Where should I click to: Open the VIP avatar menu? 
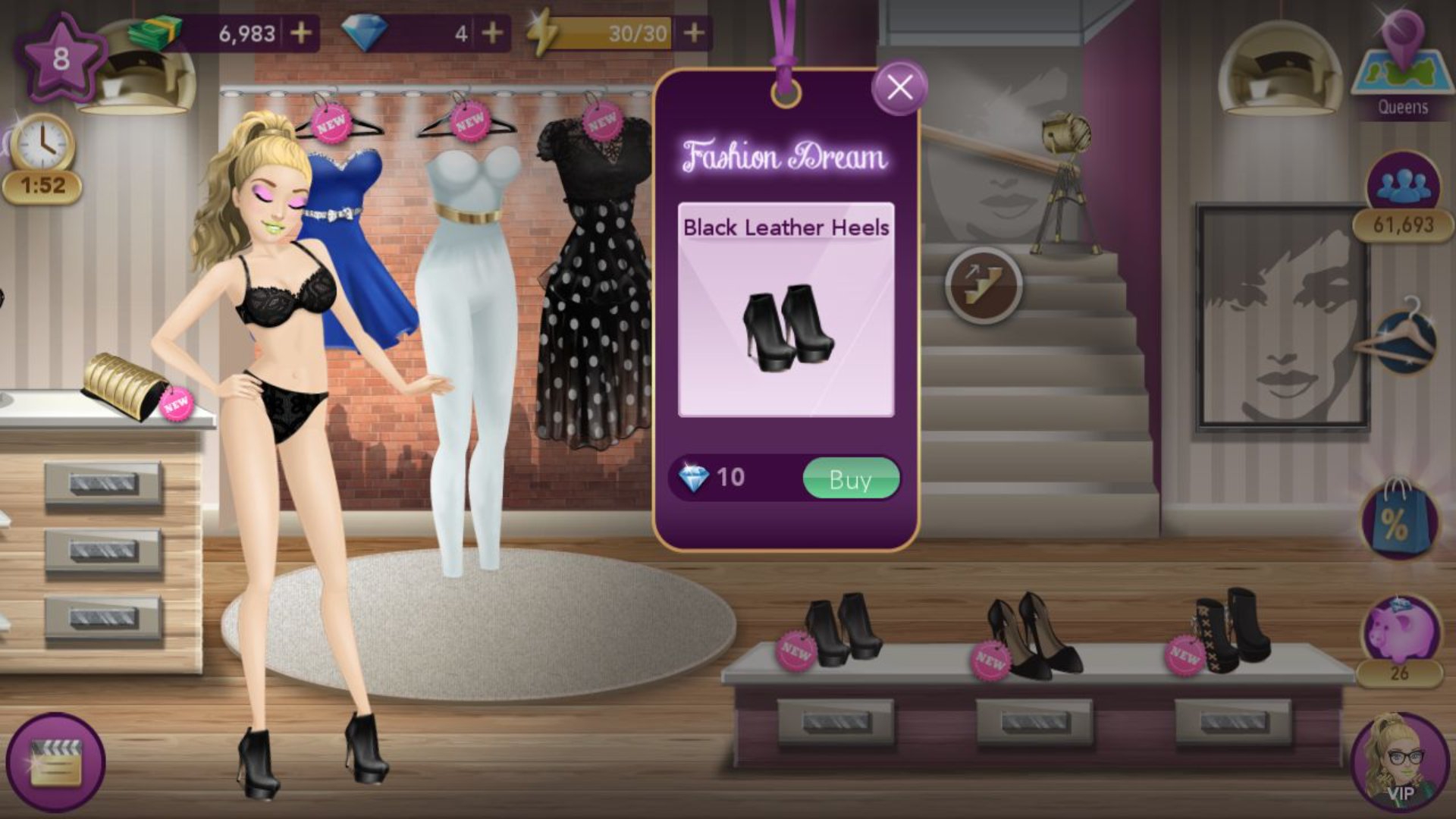point(1399,762)
